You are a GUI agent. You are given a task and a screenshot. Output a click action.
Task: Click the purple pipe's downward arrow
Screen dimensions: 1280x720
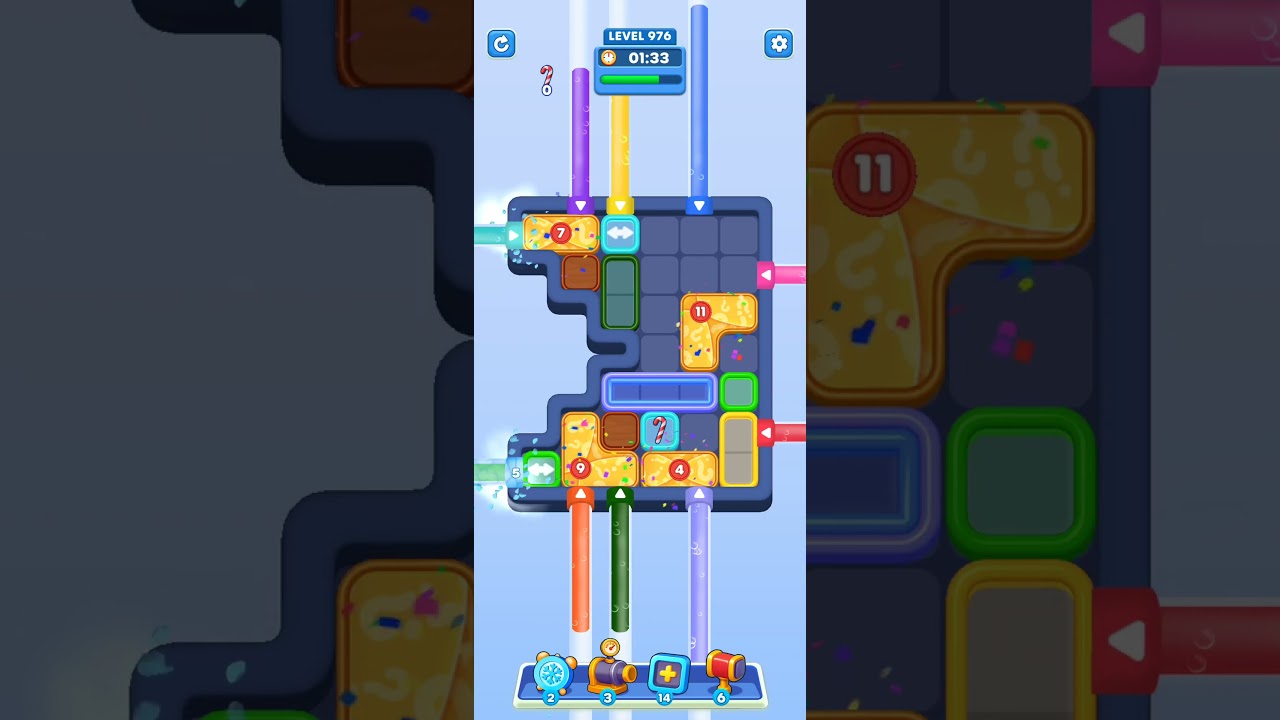click(x=580, y=205)
